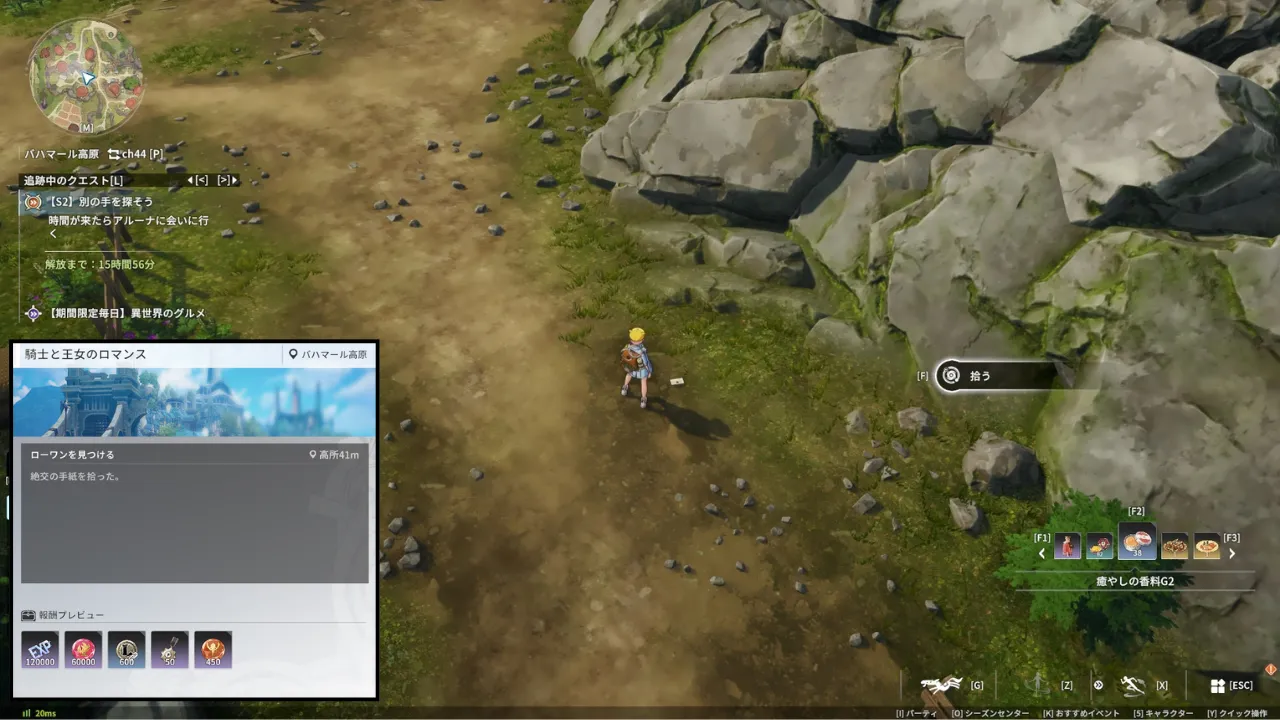Screen dimensions: 1280x720
Task: Use the 癒やしの香料G2 item slot
Action: [x=1137, y=543]
